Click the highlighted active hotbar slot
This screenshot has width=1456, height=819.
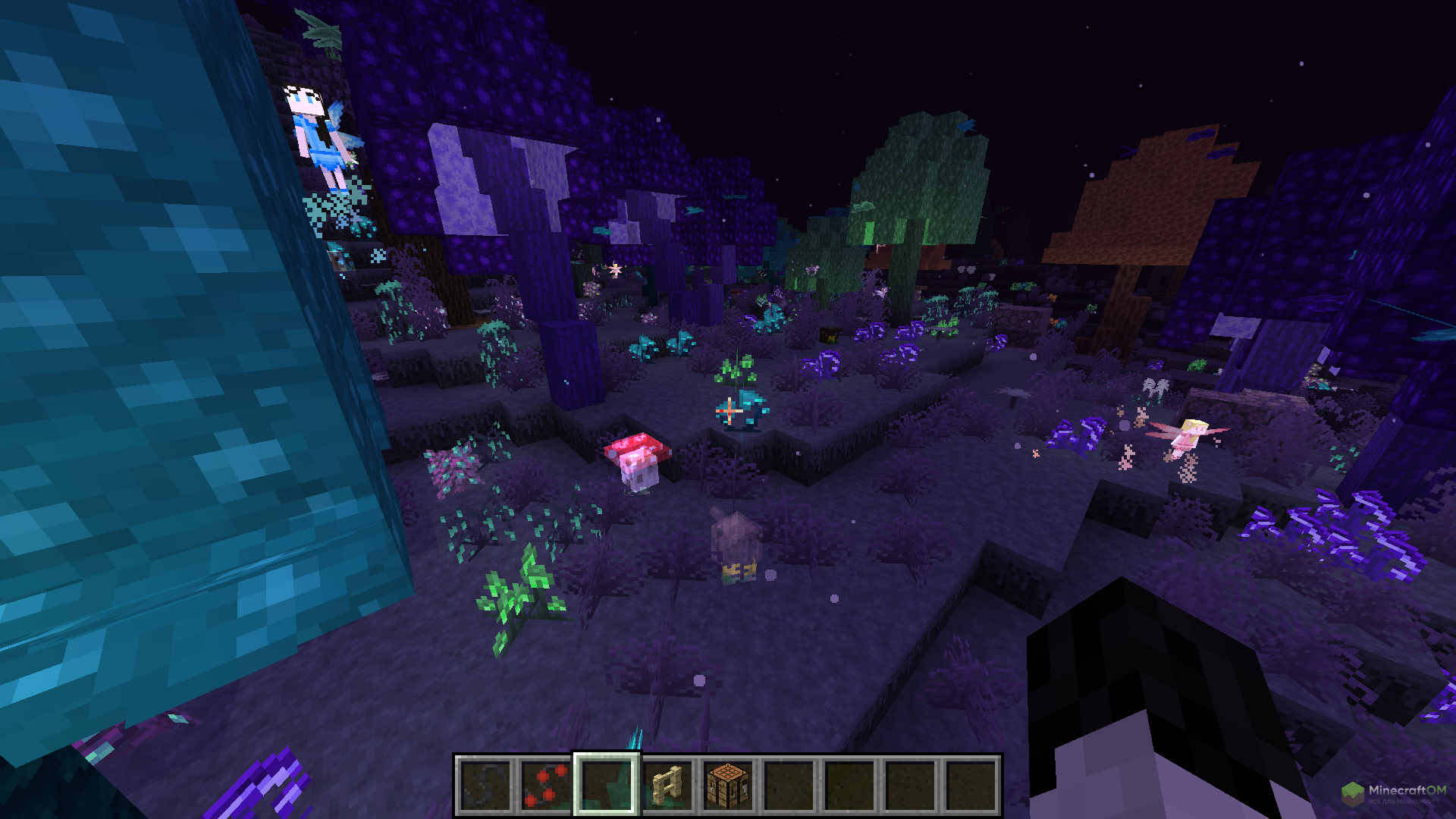[607, 786]
